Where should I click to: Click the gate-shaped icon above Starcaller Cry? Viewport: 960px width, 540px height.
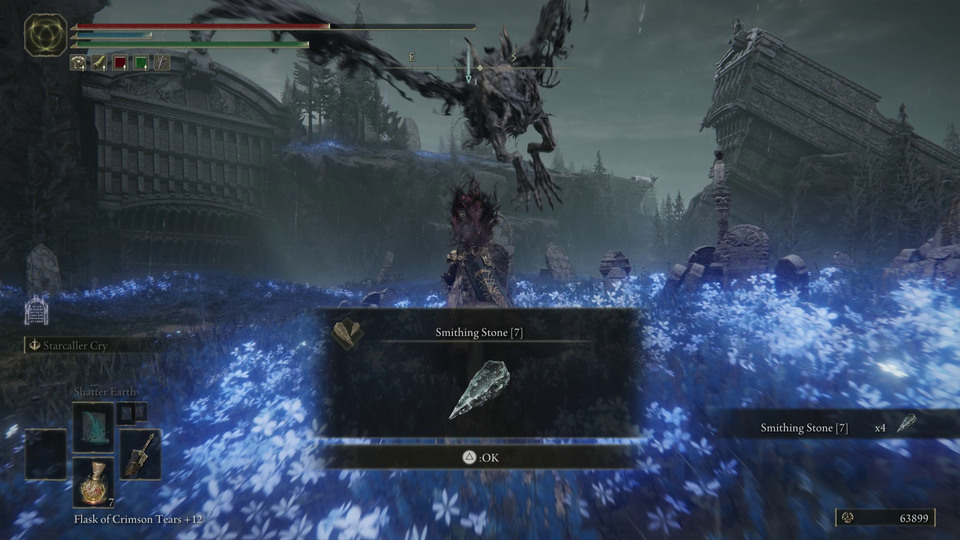tap(37, 309)
